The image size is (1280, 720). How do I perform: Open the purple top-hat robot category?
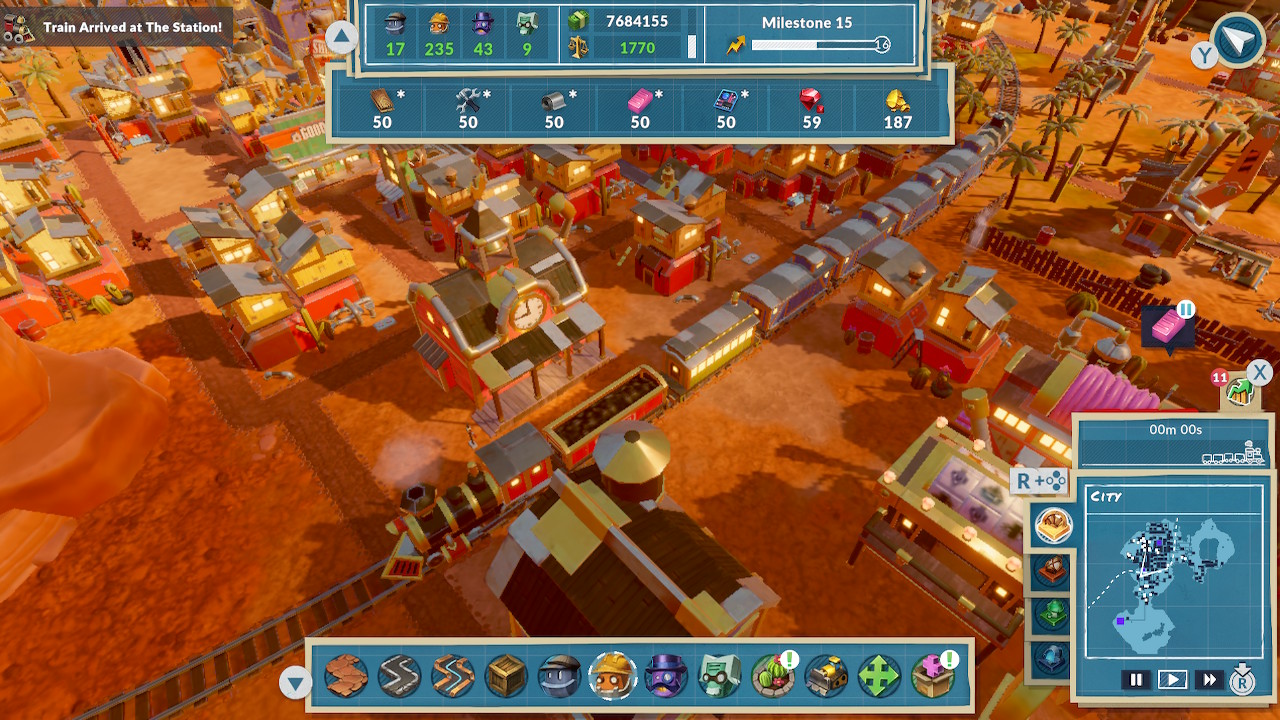click(666, 677)
